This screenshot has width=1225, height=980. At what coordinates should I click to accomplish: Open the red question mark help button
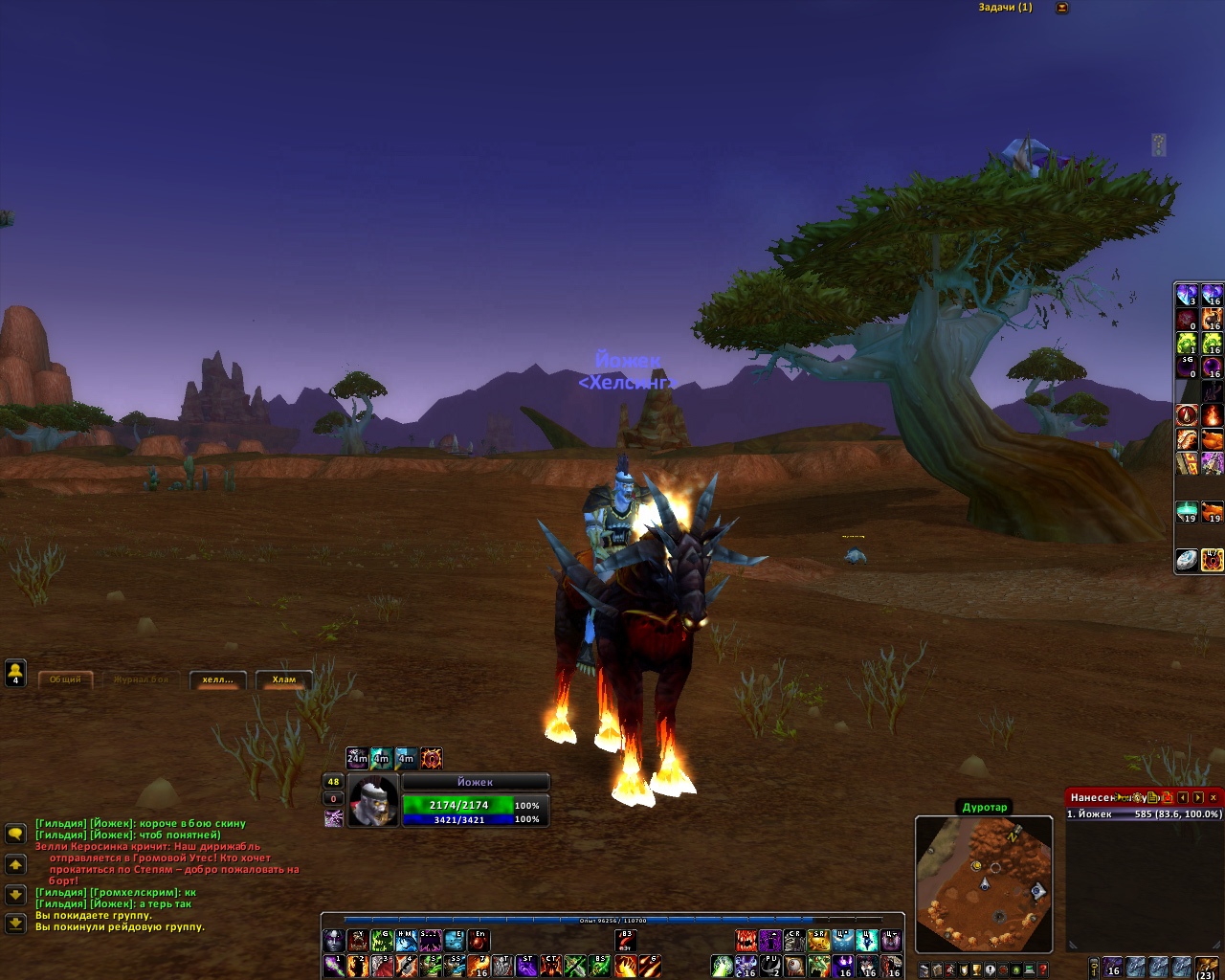(1043, 970)
